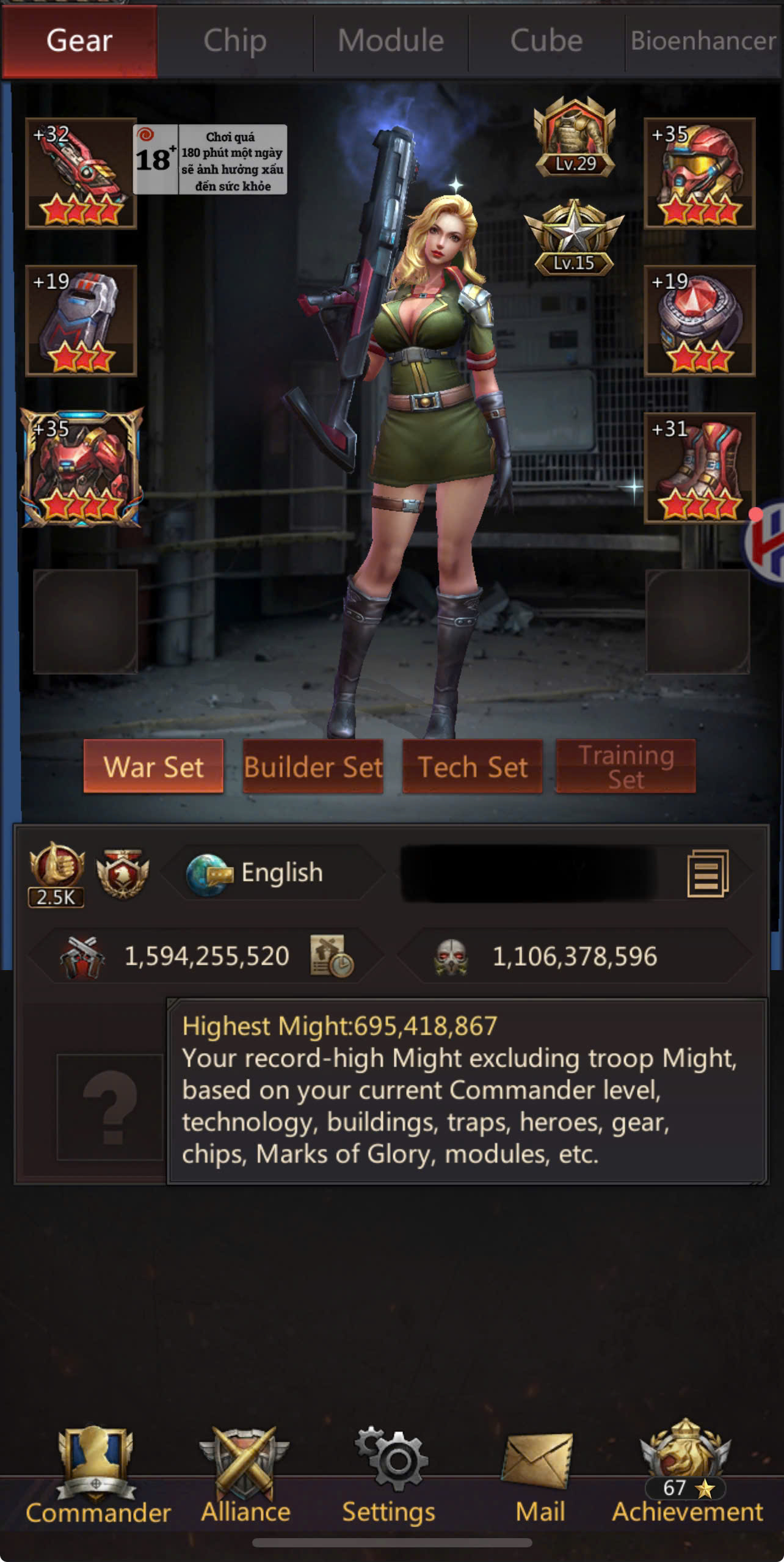Switch to the Builder Set

click(313, 767)
